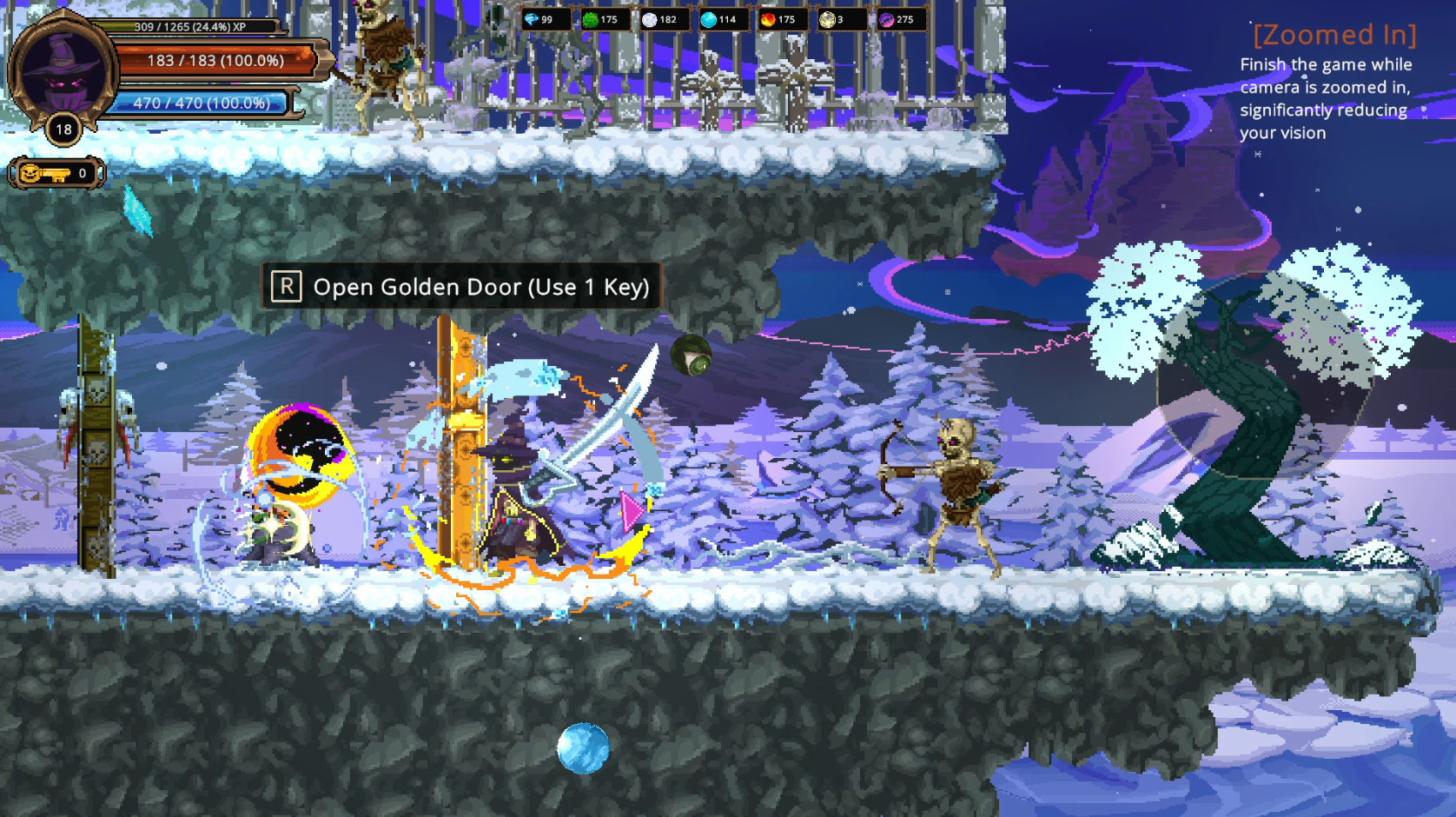Select the golden key icon

coord(44,174)
